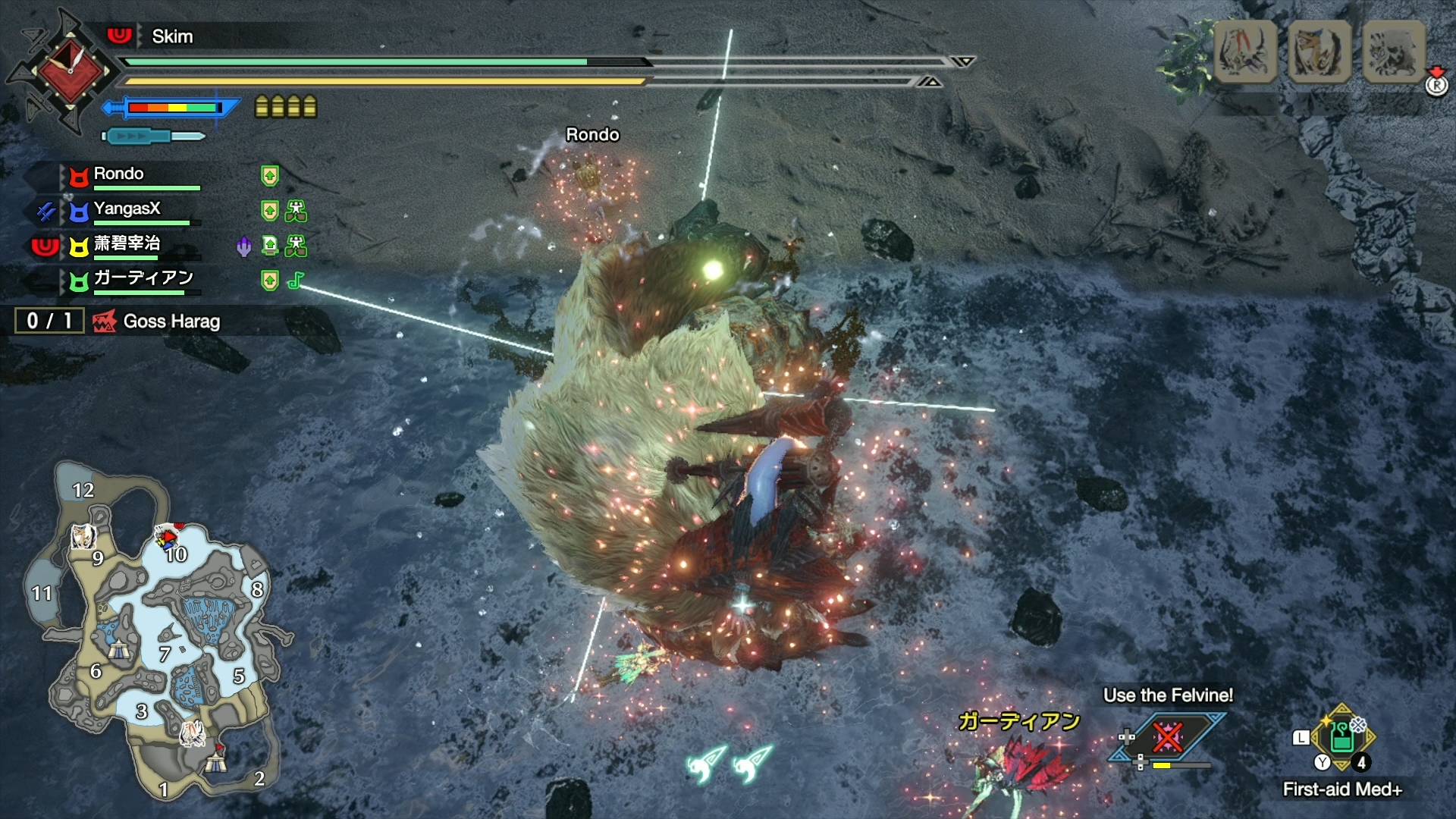Viewport: 1456px width, 819px height.
Task: Choose the orange-and-blue monster icon
Action: coord(1319,52)
